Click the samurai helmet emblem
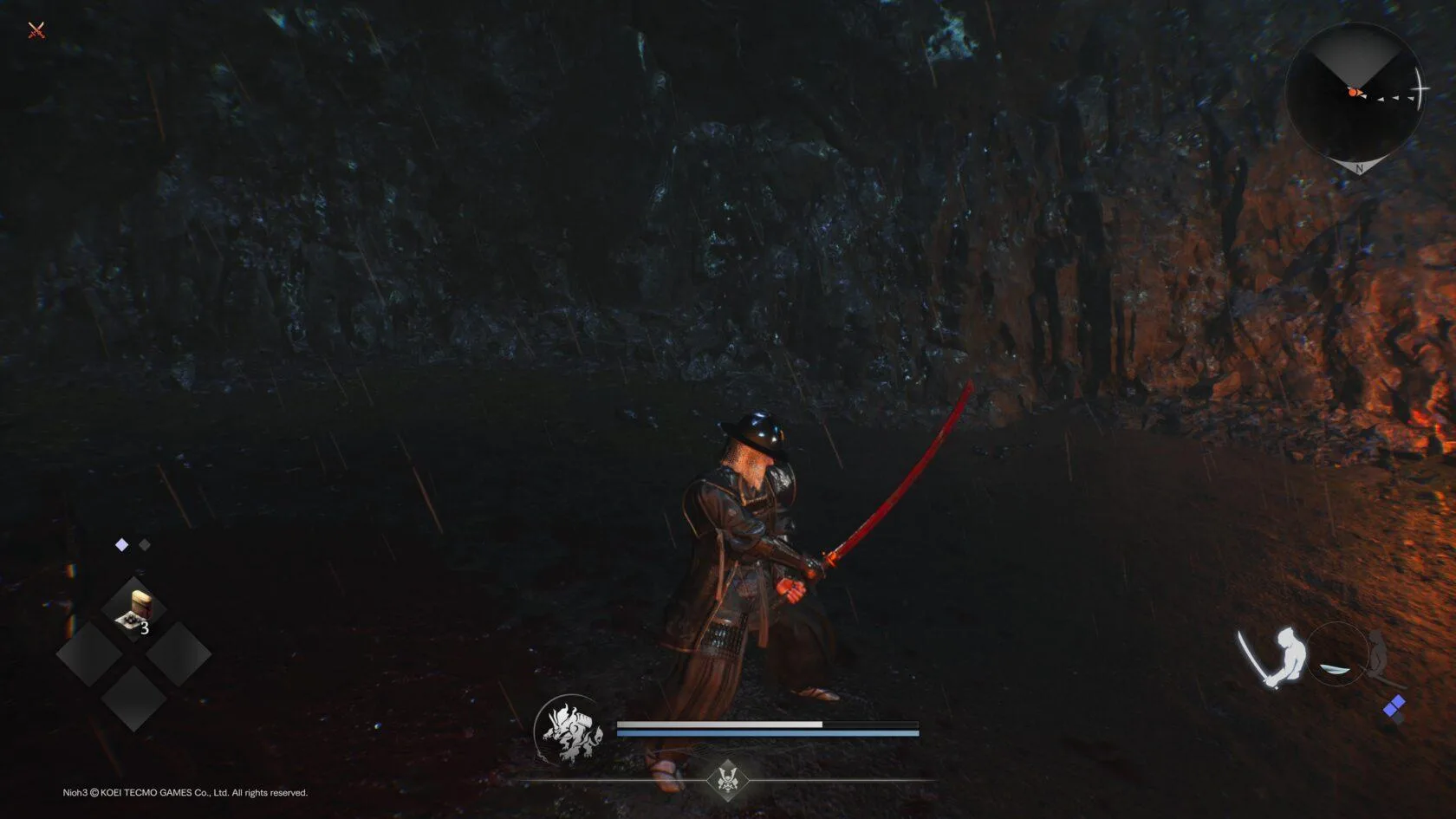Viewport: 1456px width, 819px height. 728,778
